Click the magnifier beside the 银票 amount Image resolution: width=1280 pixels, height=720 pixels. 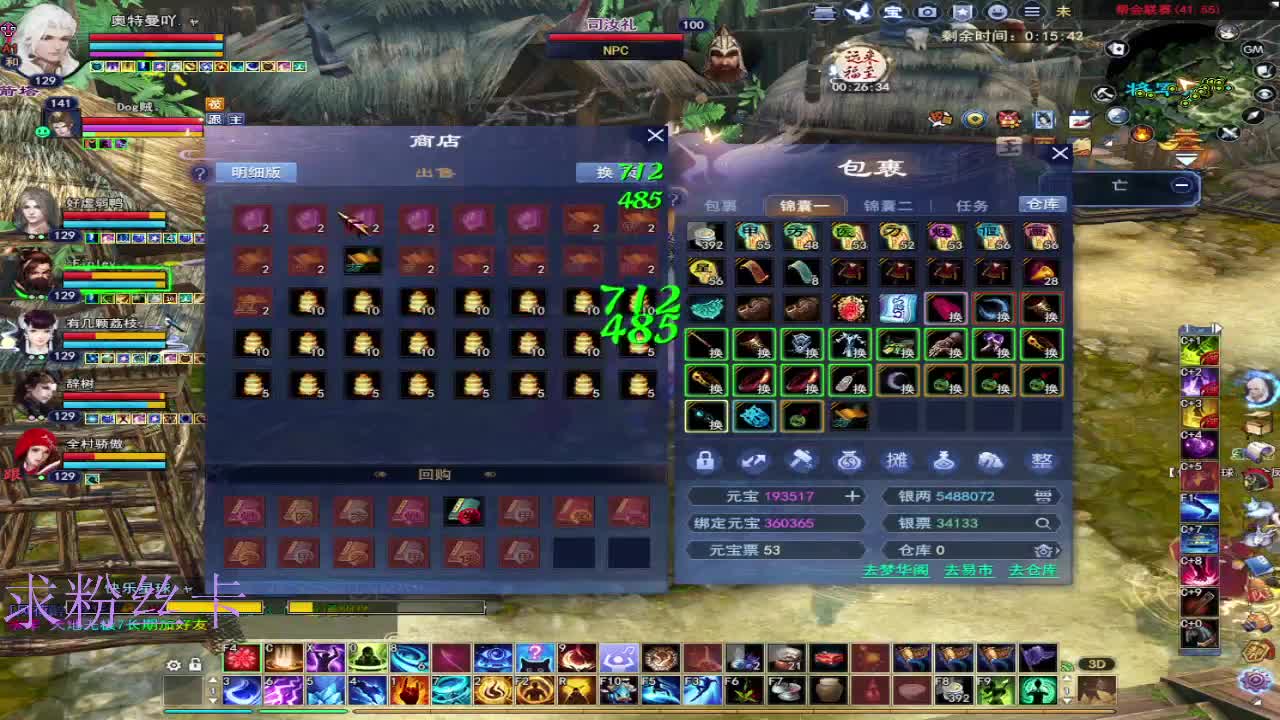pyautogui.click(x=1043, y=522)
